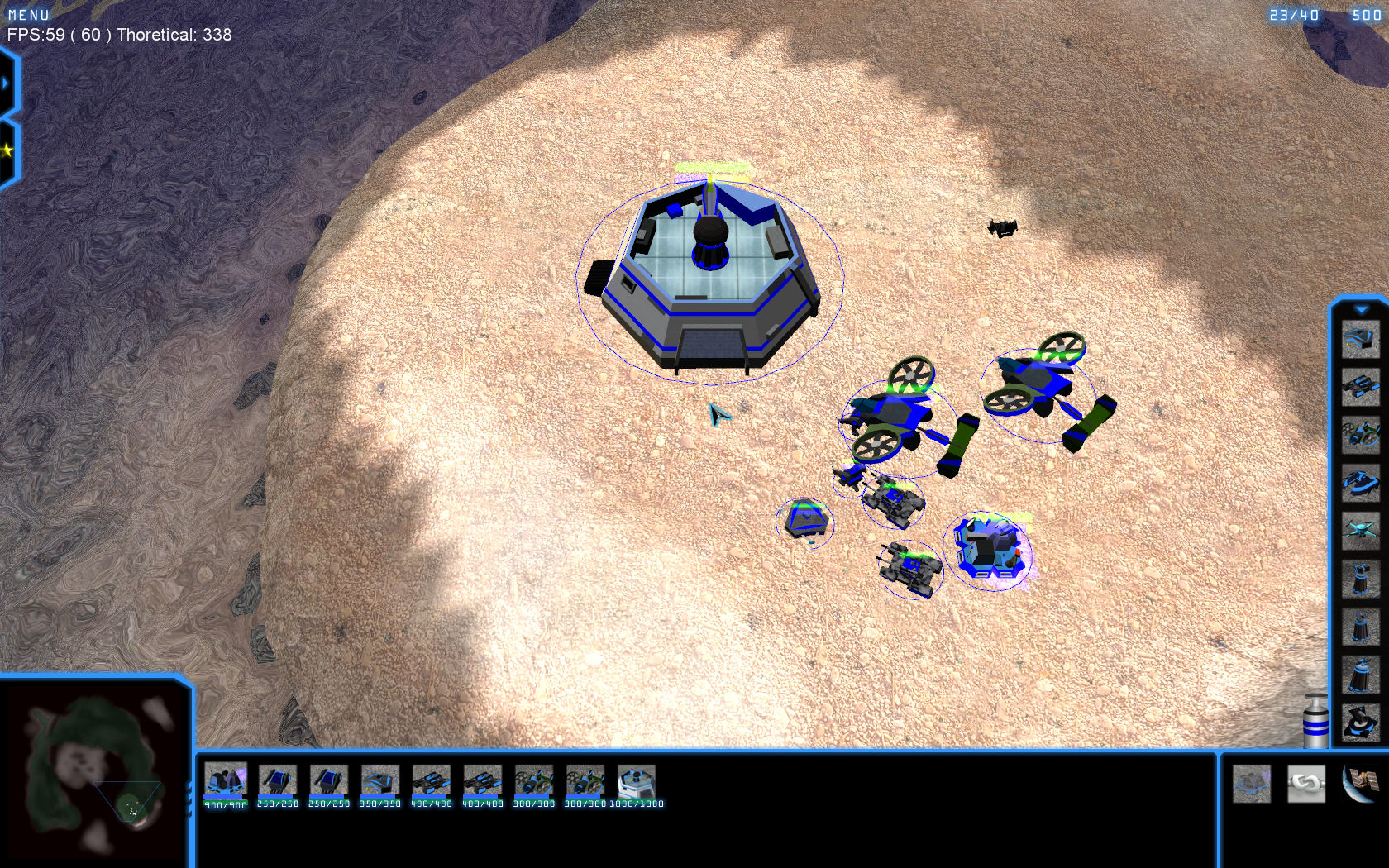
Task: Collapse the build panel with the down arrow
Action: point(1360,310)
